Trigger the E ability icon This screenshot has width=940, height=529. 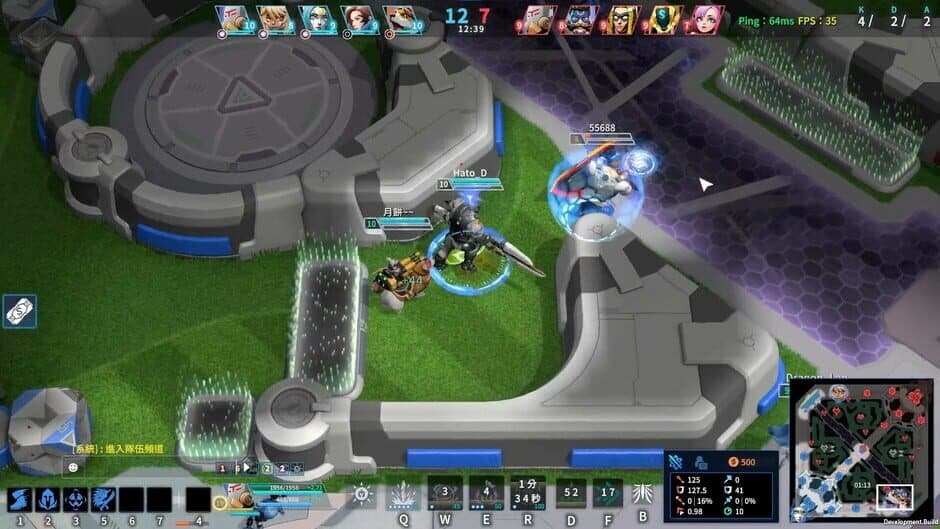tap(486, 492)
